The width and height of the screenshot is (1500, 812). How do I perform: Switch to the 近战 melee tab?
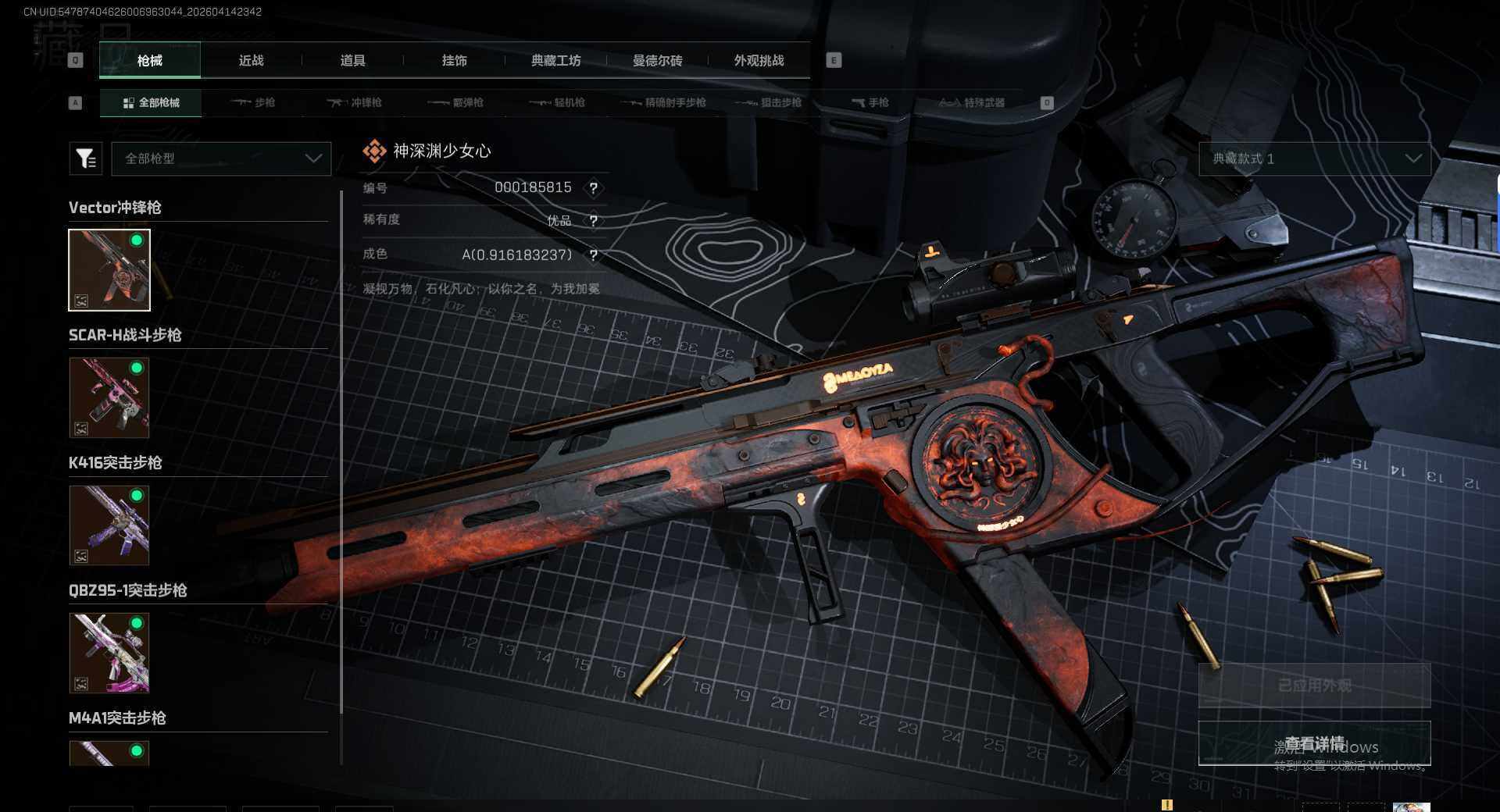[251, 60]
